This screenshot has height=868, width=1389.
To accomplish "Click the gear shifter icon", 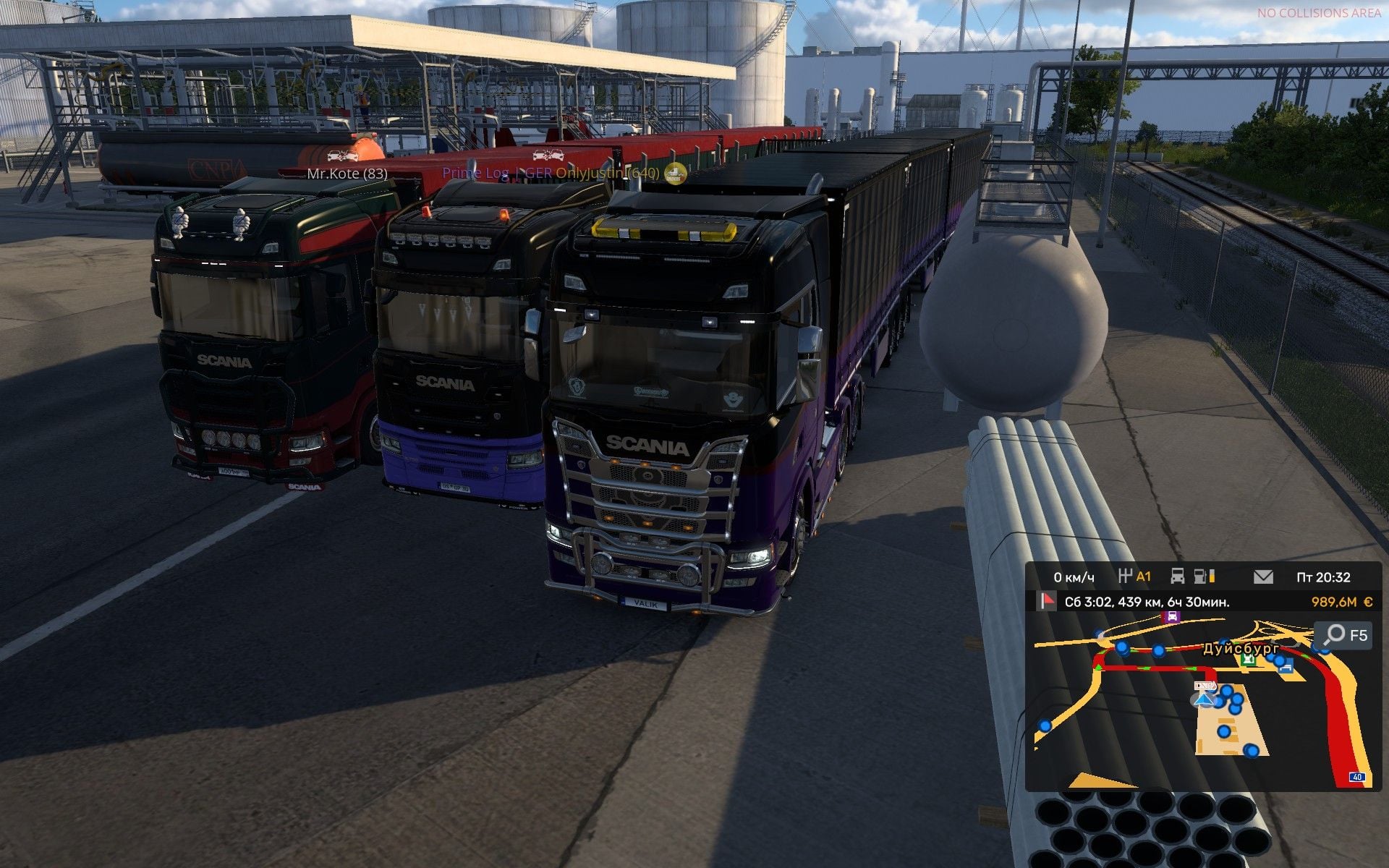I will [1125, 576].
